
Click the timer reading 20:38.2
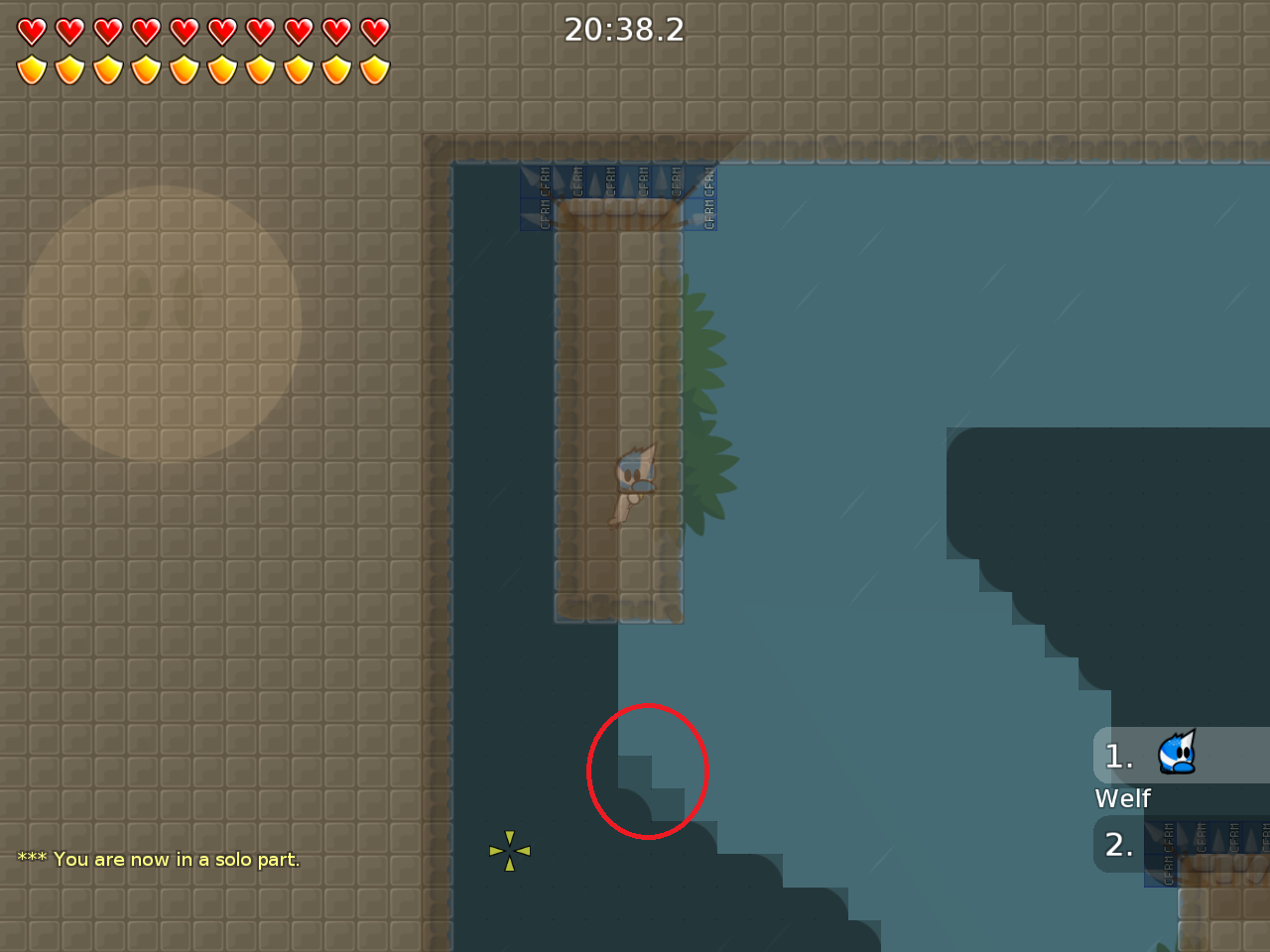pyautogui.click(x=623, y=30)
